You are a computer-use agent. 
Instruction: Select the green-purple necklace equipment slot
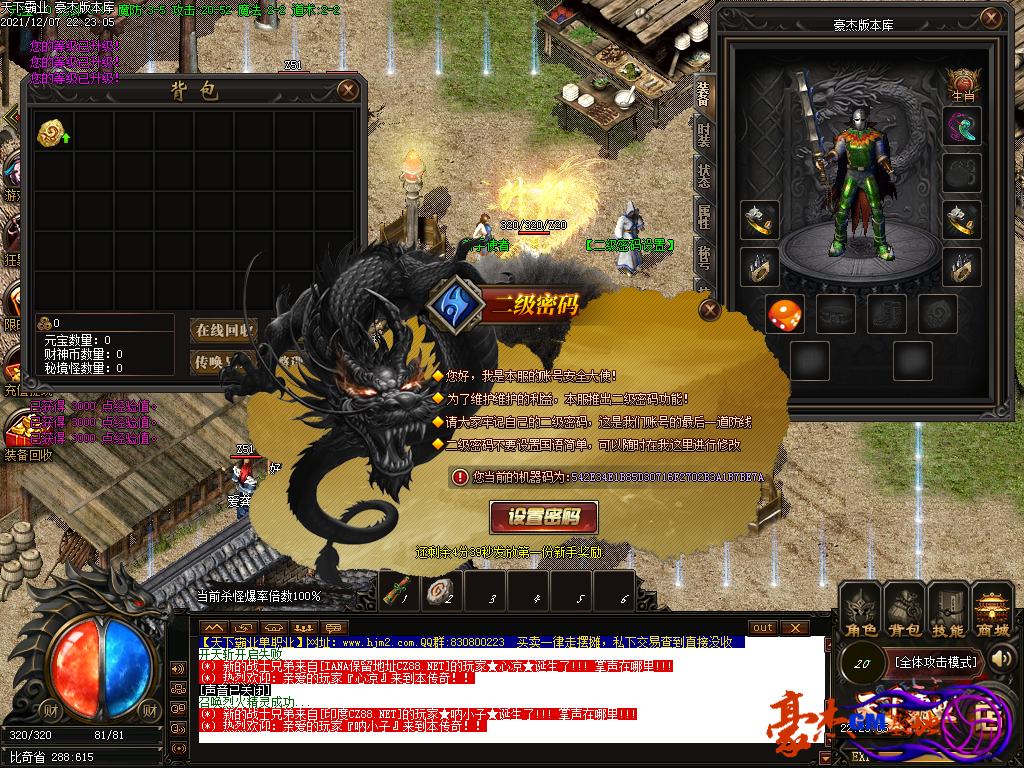click(962, 127)
